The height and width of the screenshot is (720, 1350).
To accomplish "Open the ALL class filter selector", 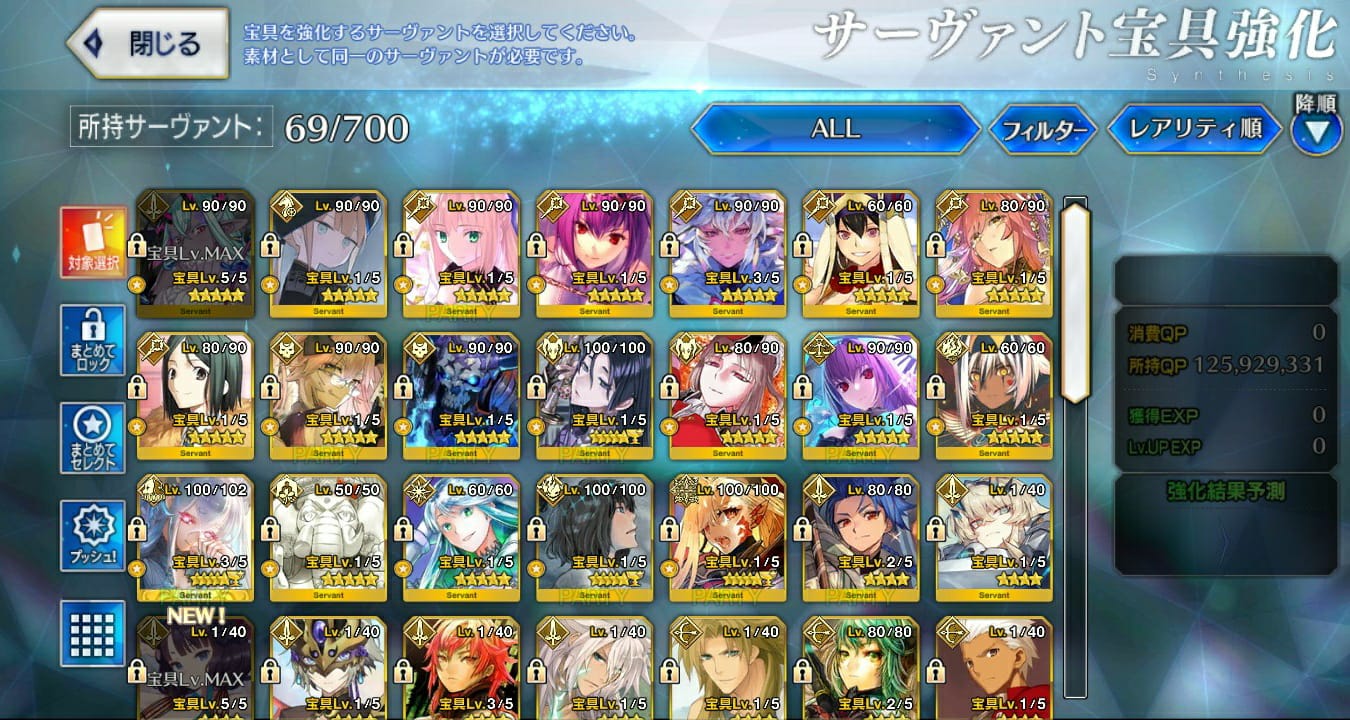I will pos(838,128).
